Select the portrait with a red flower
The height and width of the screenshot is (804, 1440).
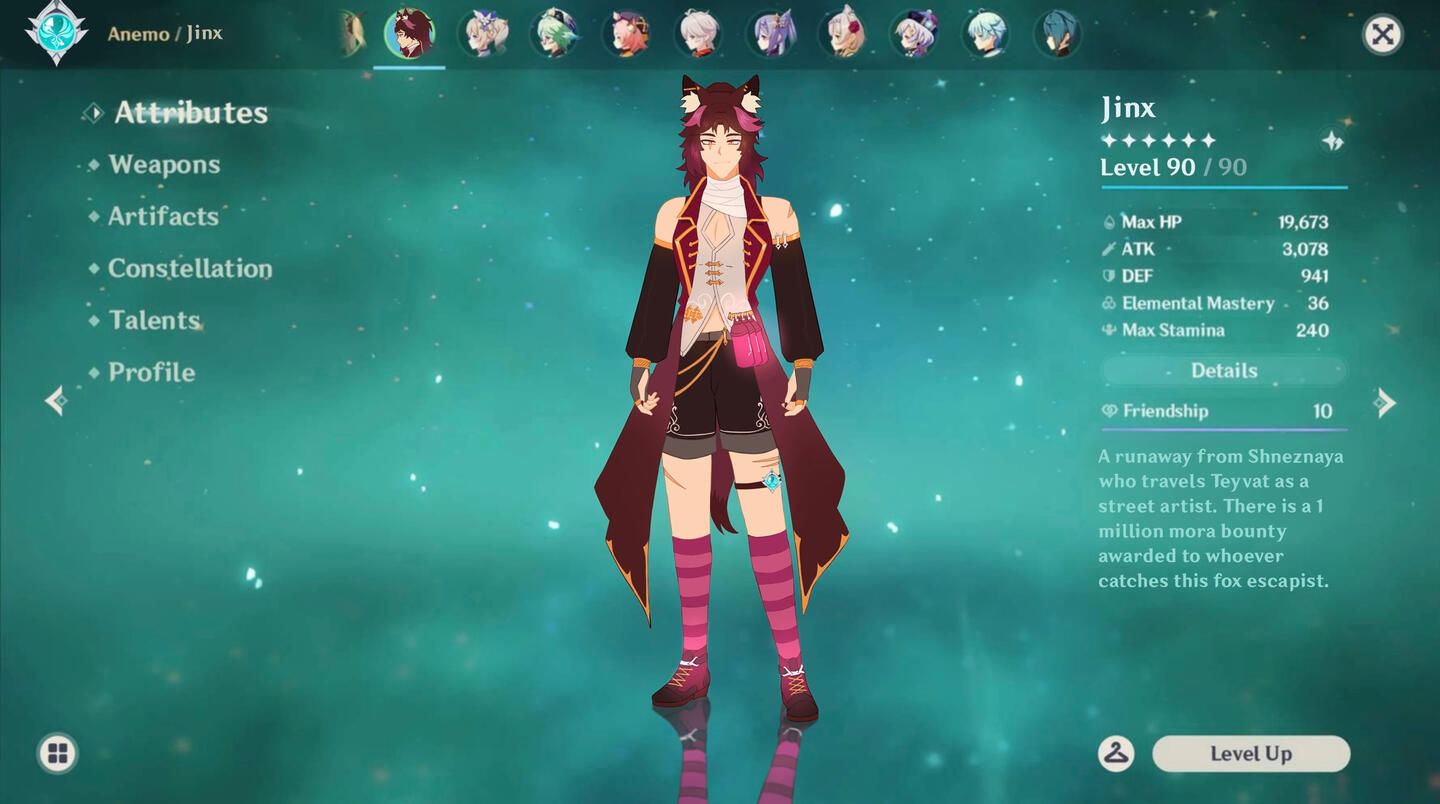coord(842,34)
